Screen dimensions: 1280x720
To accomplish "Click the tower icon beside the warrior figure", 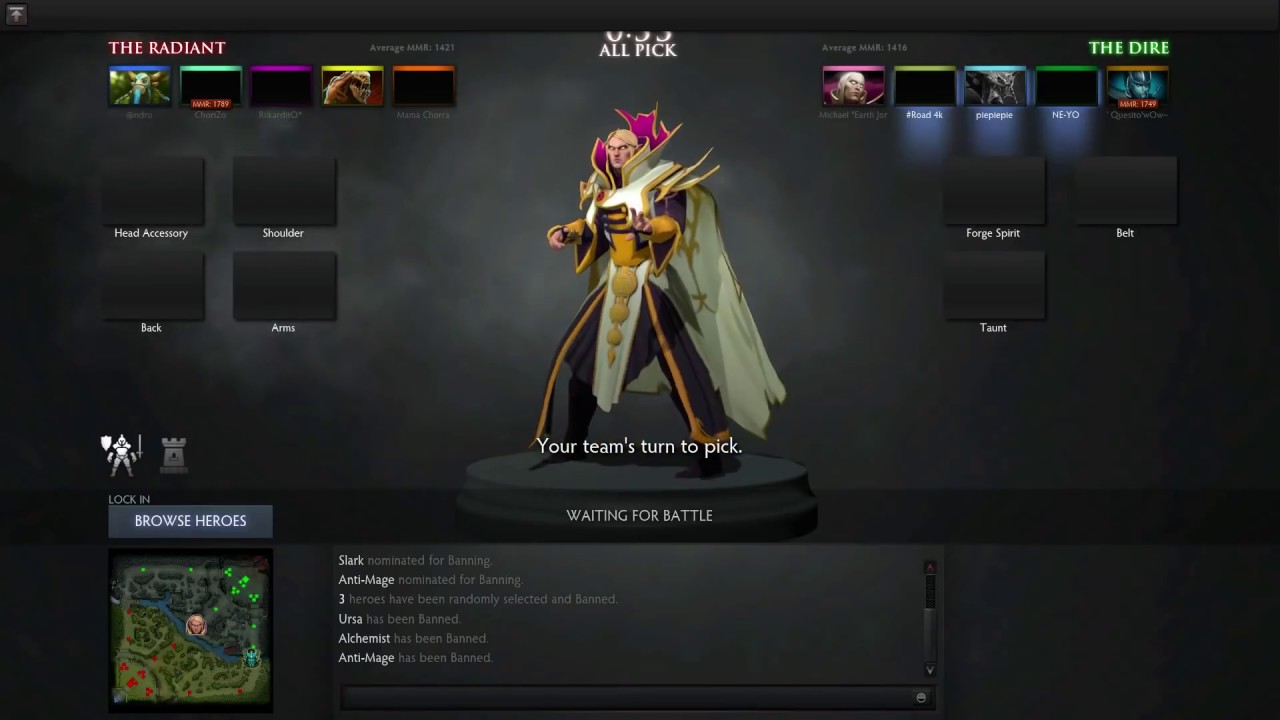I will click(x=172, y=455).
